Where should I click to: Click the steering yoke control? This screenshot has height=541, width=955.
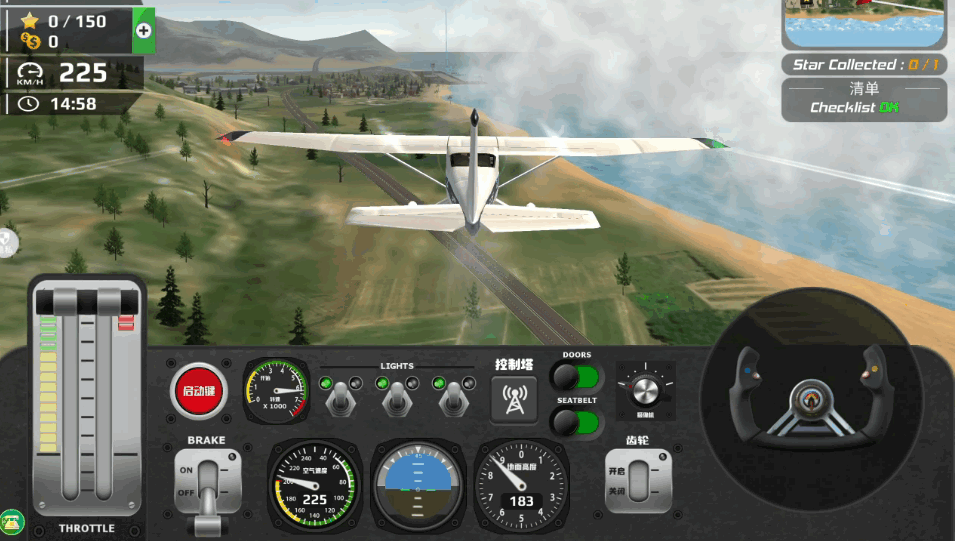tap(810, 401)
